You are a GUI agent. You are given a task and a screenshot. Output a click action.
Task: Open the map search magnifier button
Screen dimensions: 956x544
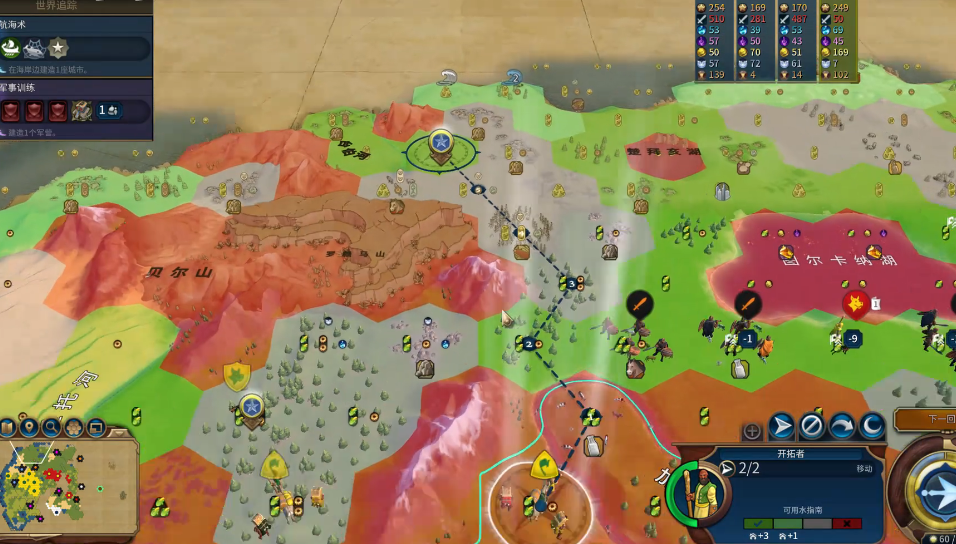pos(51,427)
